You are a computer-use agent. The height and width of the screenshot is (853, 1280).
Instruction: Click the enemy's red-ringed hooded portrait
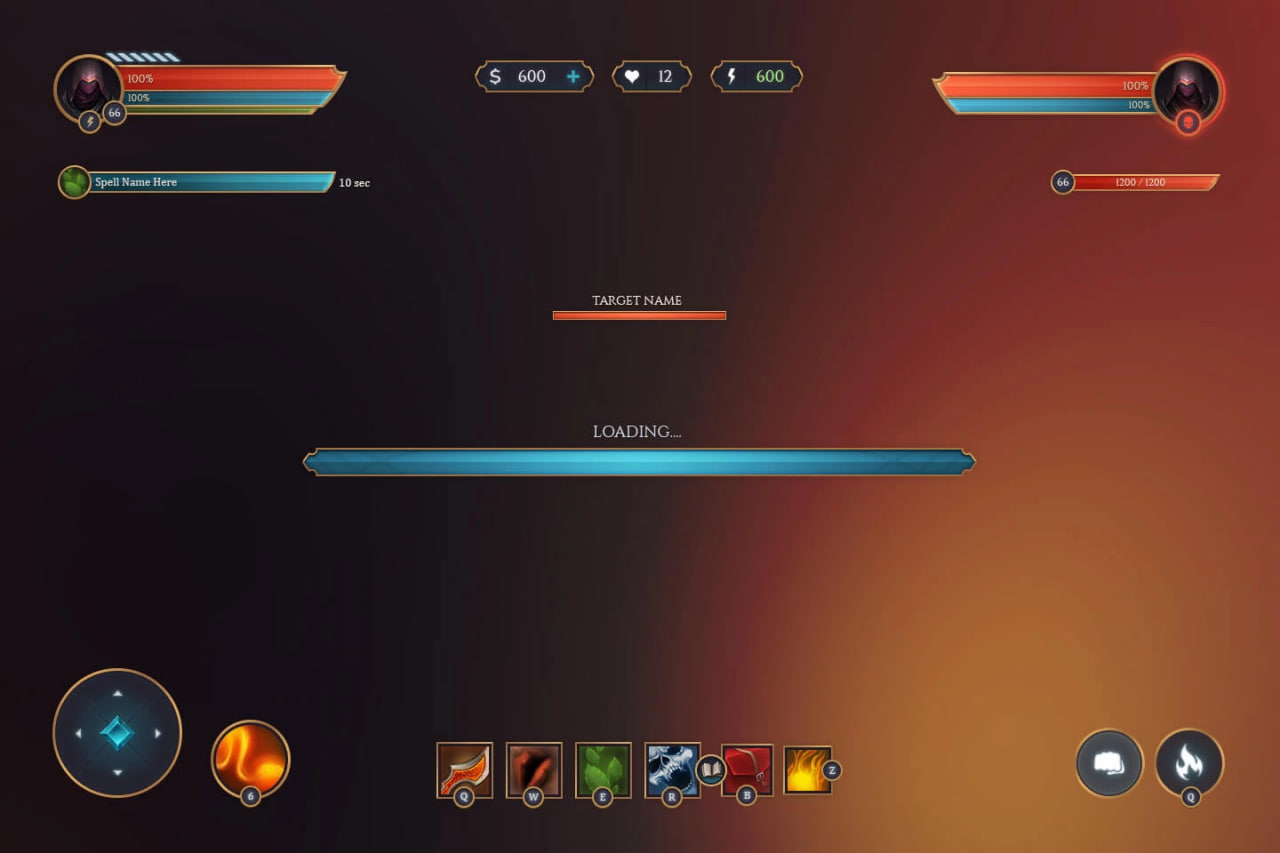point(1186,86)
